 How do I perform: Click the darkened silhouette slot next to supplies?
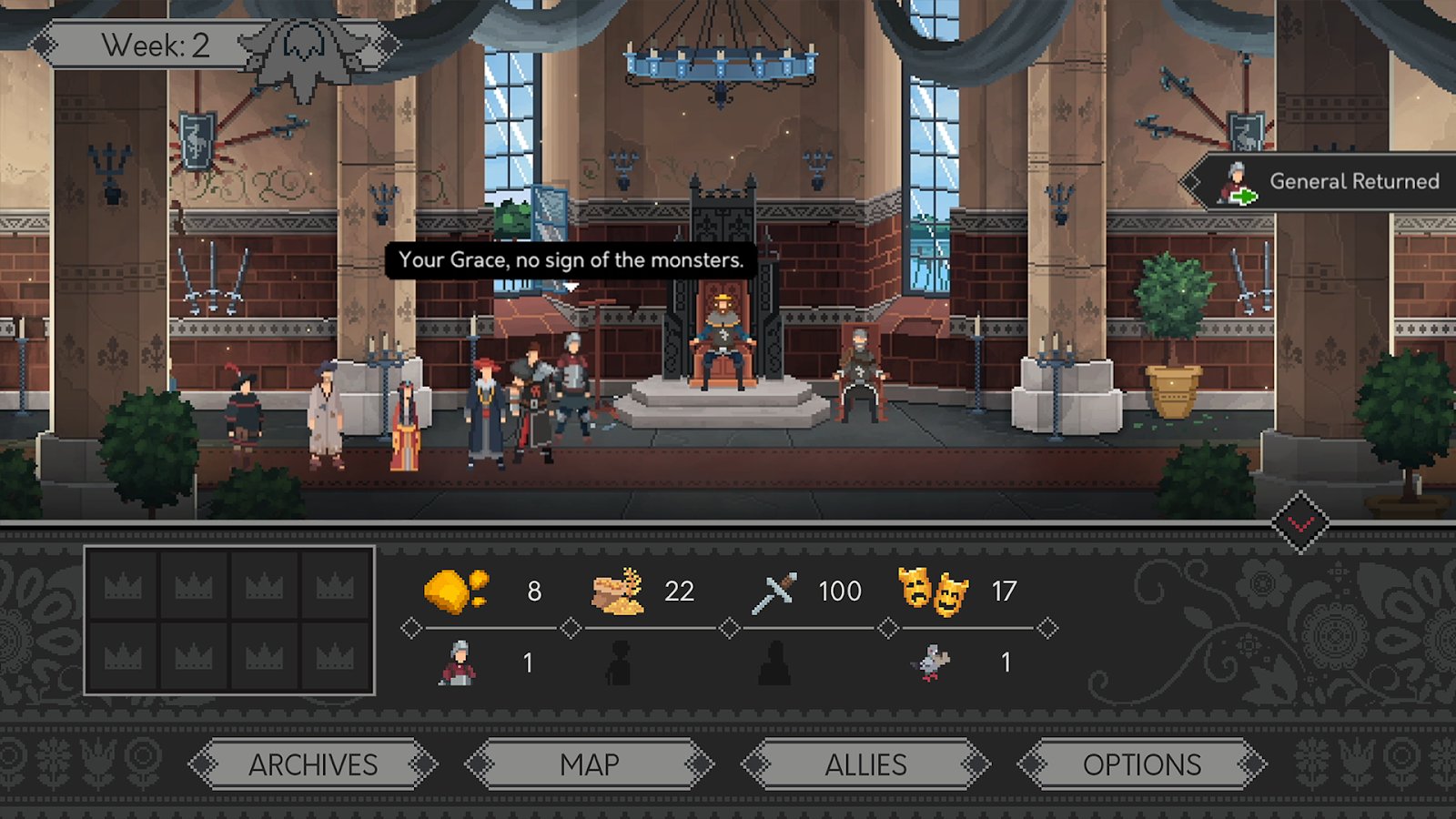(619, 663)
